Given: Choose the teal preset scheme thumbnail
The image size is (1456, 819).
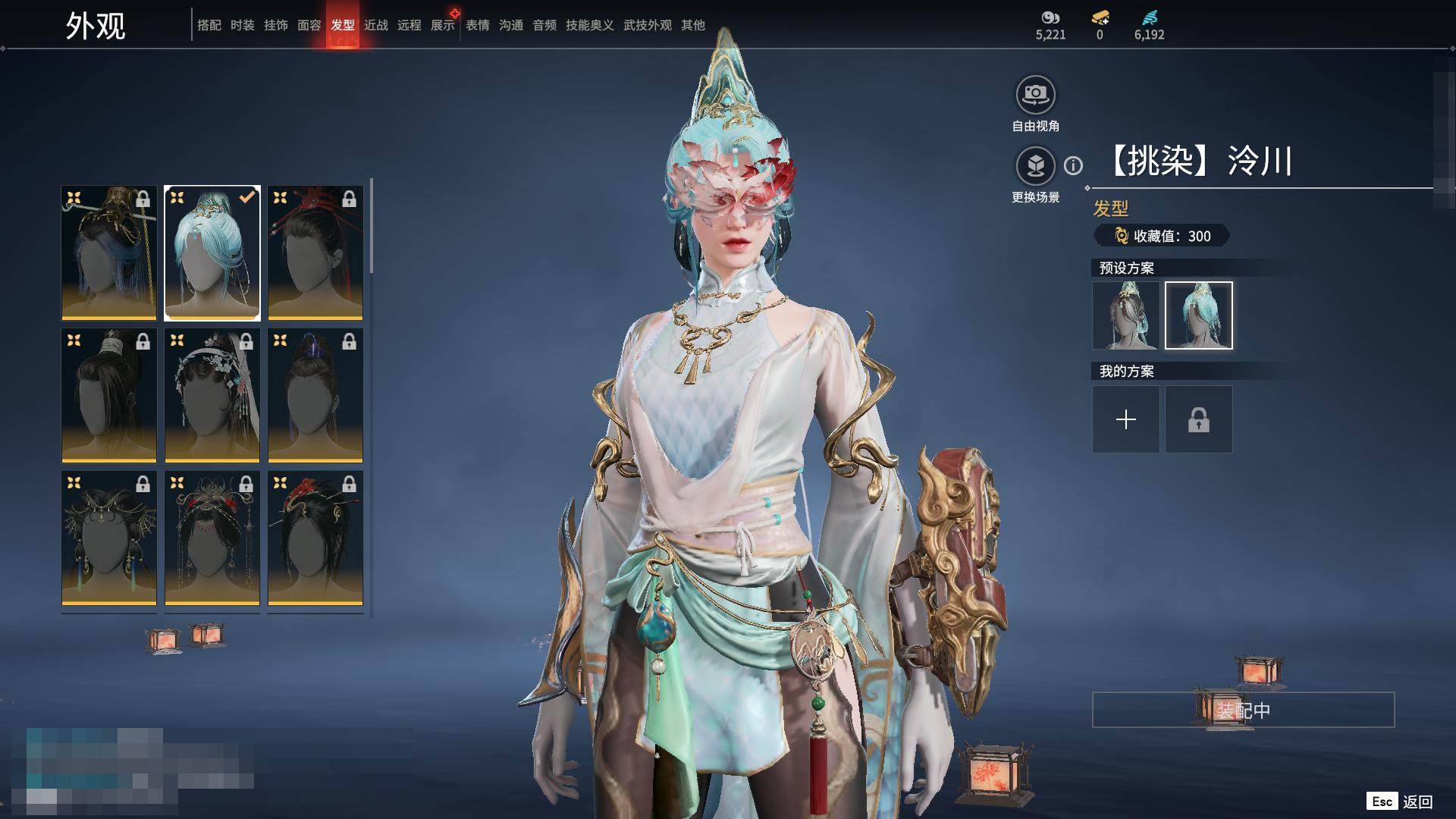Looking at the screenshot, I should (1199, 315).
